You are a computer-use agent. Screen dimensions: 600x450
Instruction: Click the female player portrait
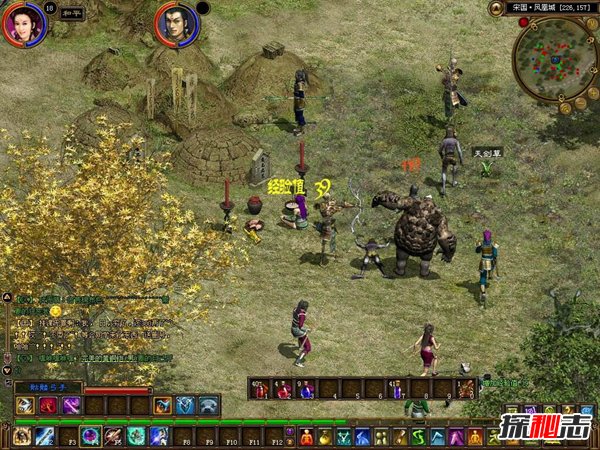21,24
